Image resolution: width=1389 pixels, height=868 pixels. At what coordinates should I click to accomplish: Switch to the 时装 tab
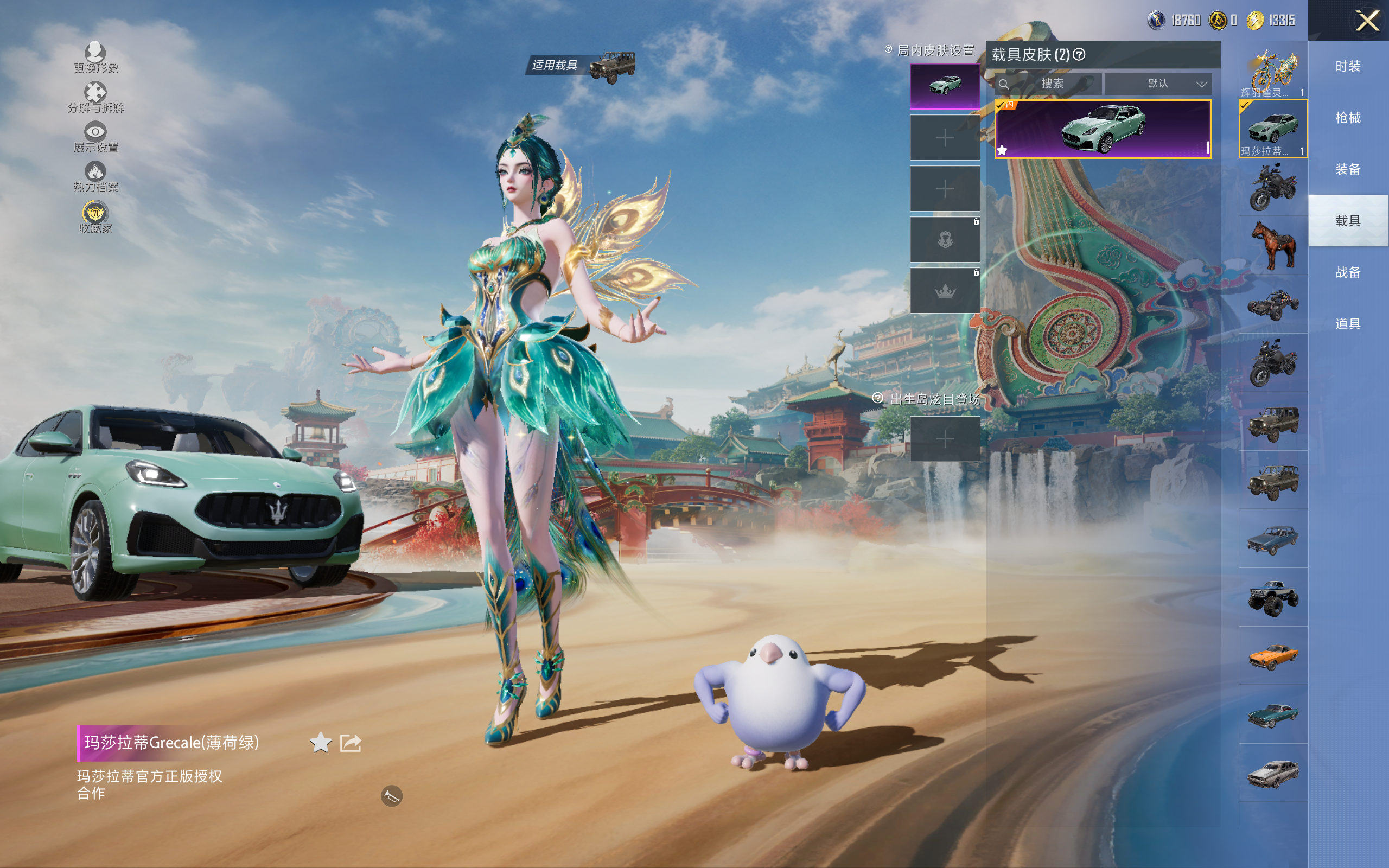(x=1348, y=67)
